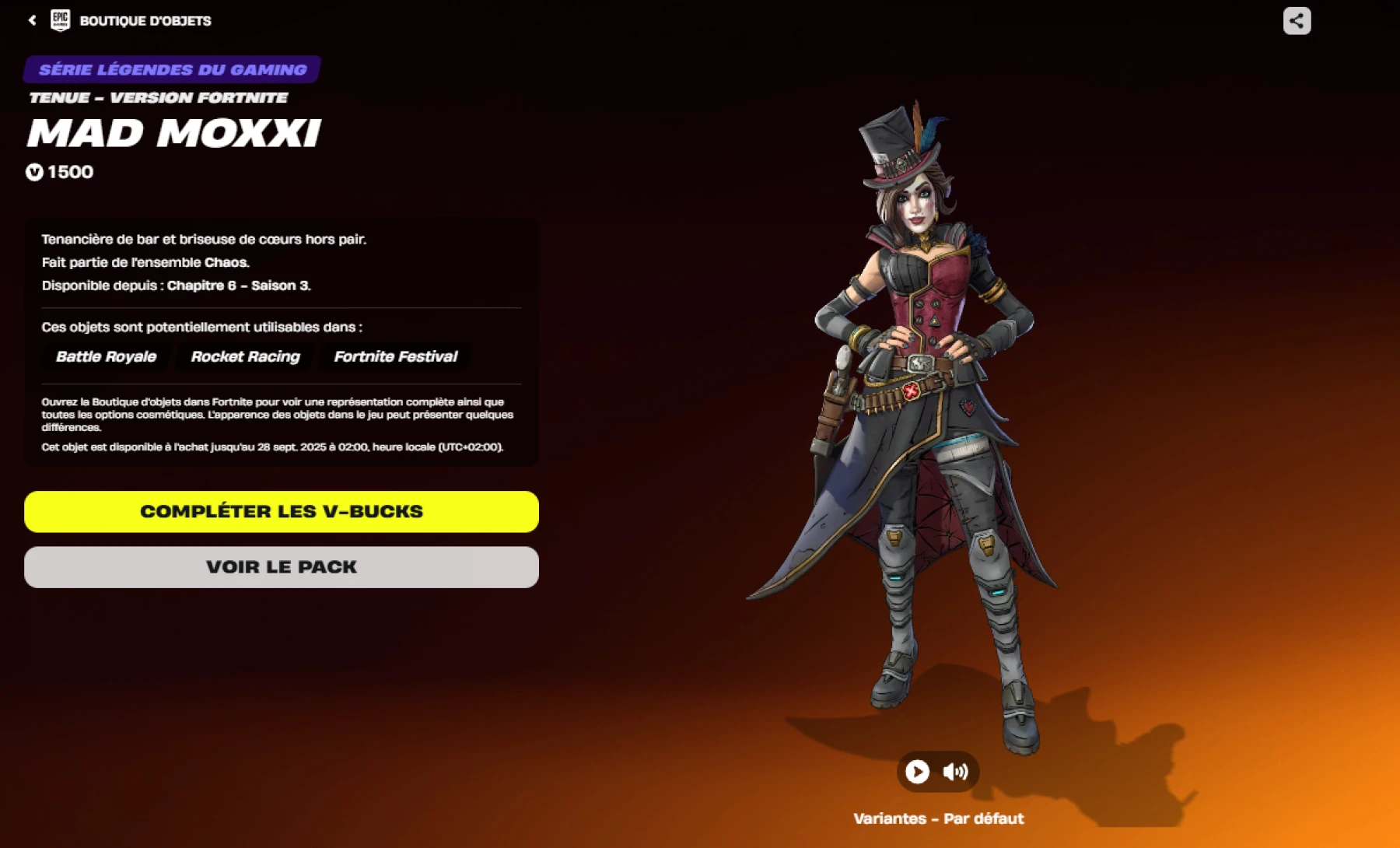1400x848 pixels.
Task: Mute the preview using the speaker icon
Action: [x=957, y=771]
